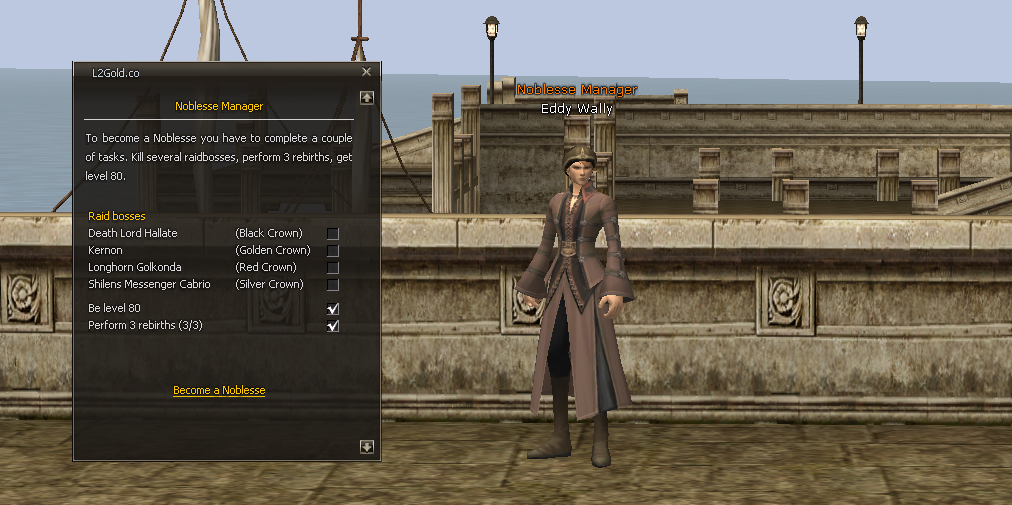The image size is (1012, 505).
Task: Tick the Longhorn Golkonda checkbox
Action: coord(333,268)
